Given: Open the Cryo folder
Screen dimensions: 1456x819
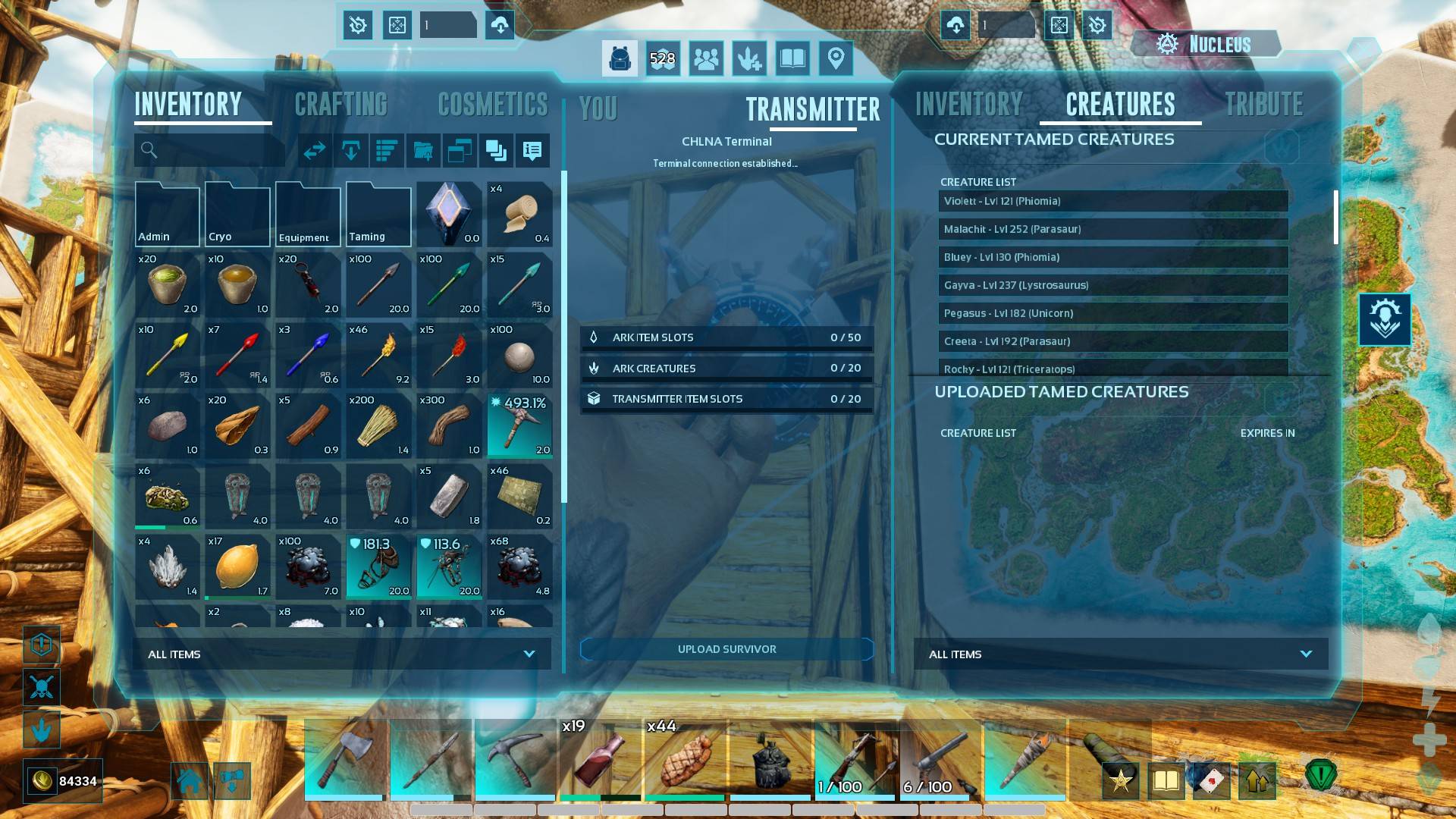Looking at the screenshot, I should (x=237, y=215).
